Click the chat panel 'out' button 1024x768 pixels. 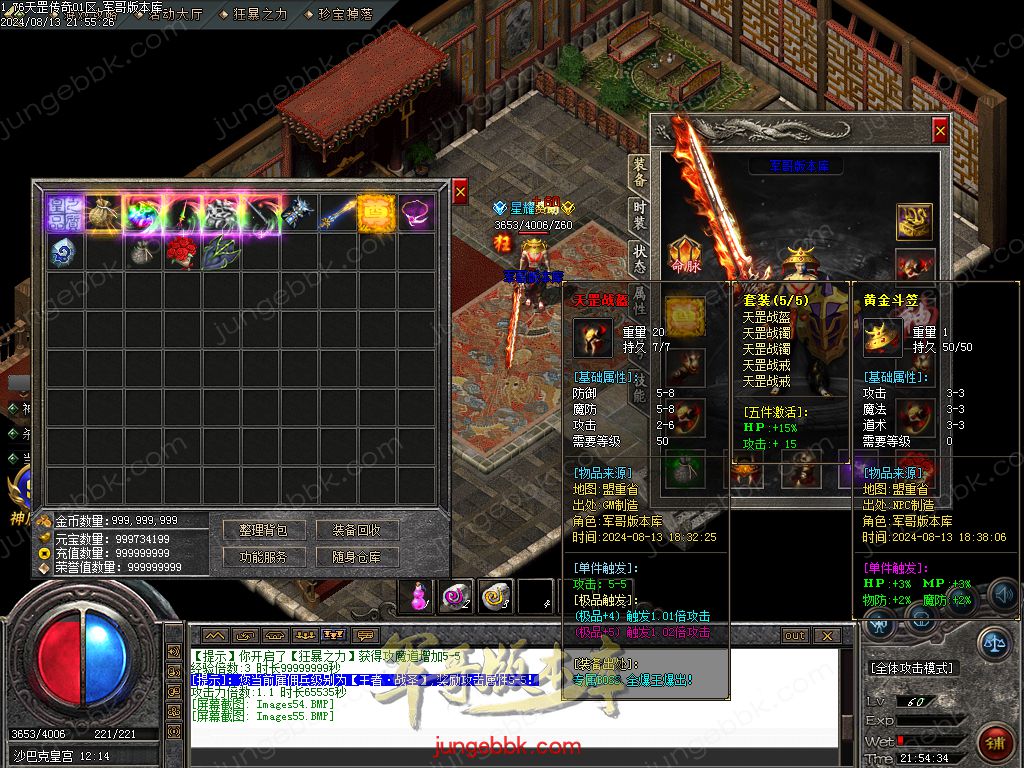point(794,635)
